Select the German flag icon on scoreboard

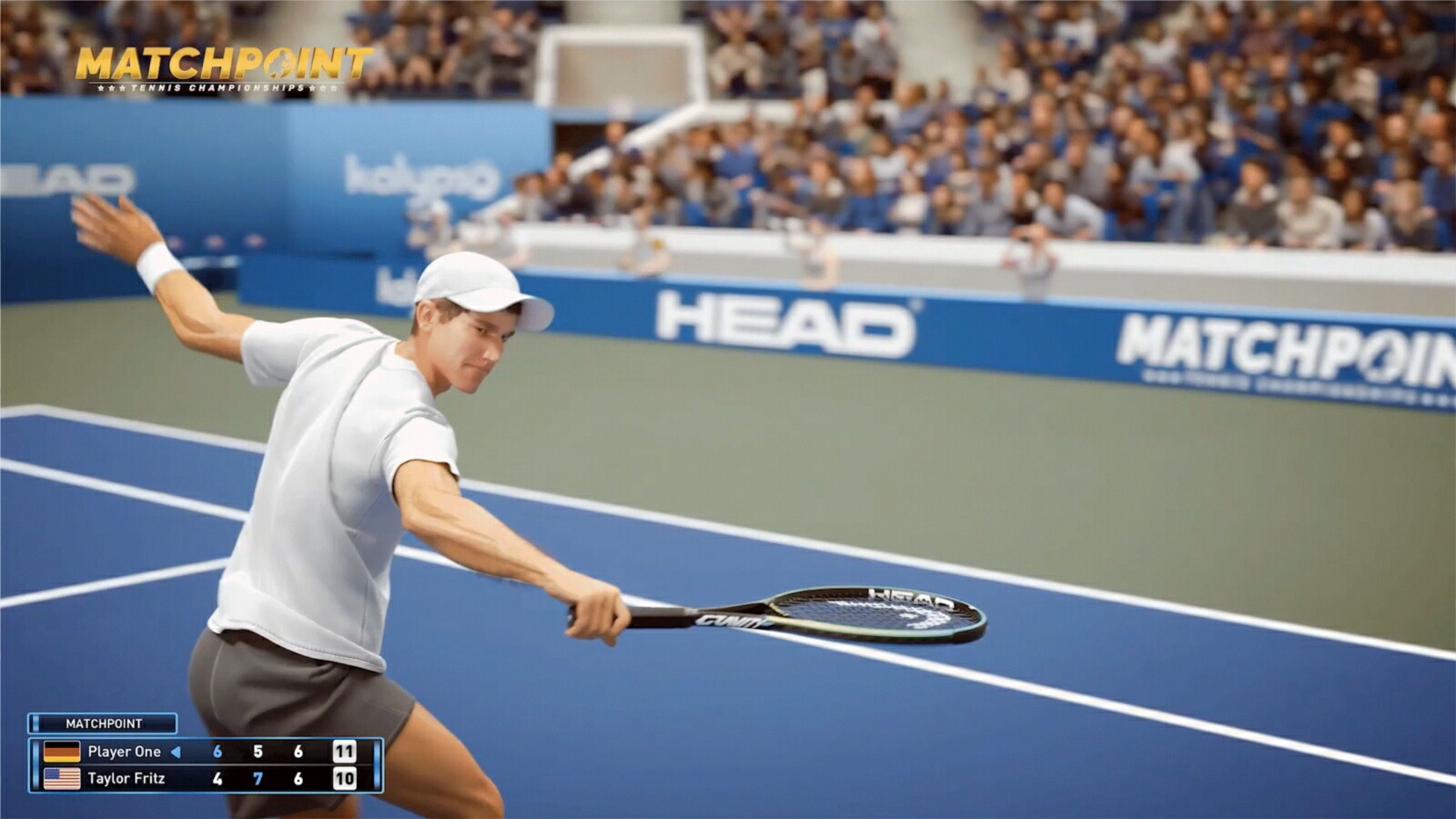tap(61, 753)
